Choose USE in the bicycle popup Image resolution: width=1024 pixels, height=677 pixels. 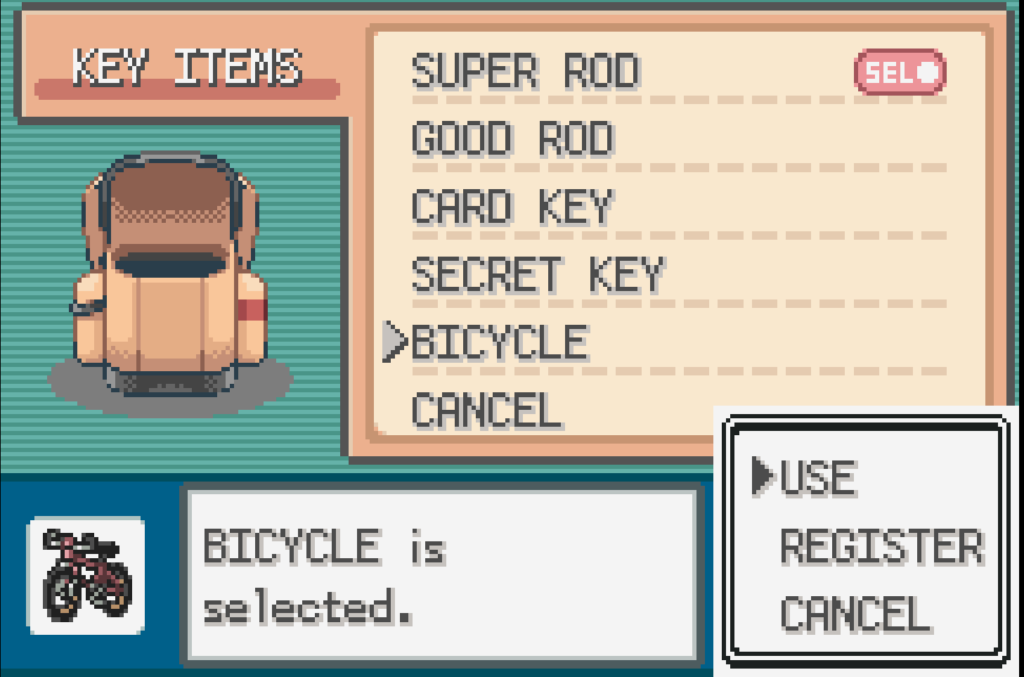tap(817, 478)
